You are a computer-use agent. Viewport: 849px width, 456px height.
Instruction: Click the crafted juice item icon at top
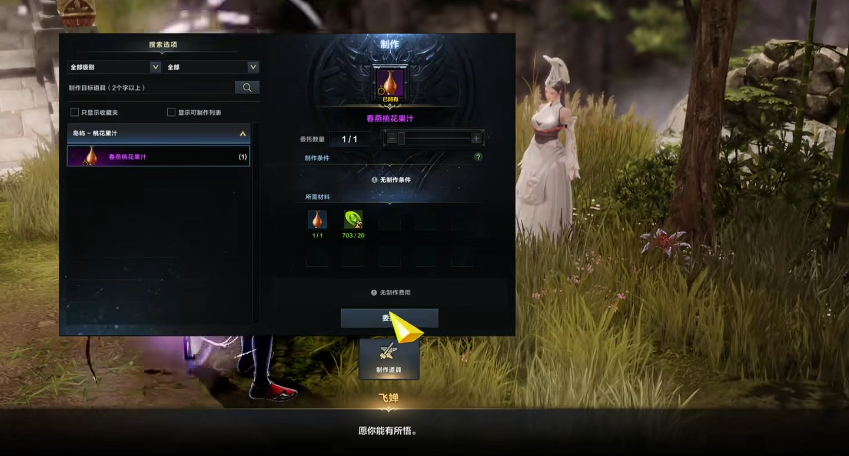[x=388, y=83]
